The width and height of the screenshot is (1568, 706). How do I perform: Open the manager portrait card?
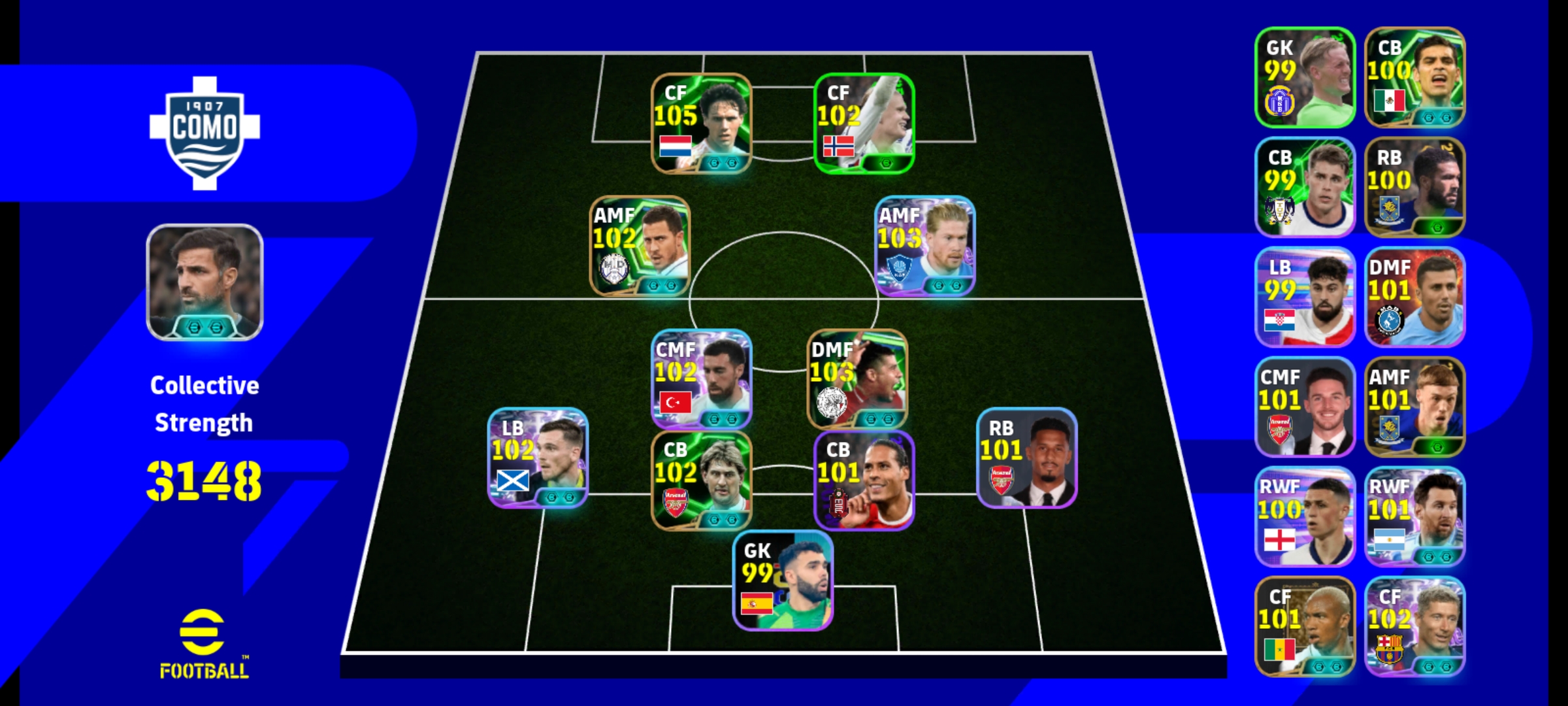(x=204, y=282)
